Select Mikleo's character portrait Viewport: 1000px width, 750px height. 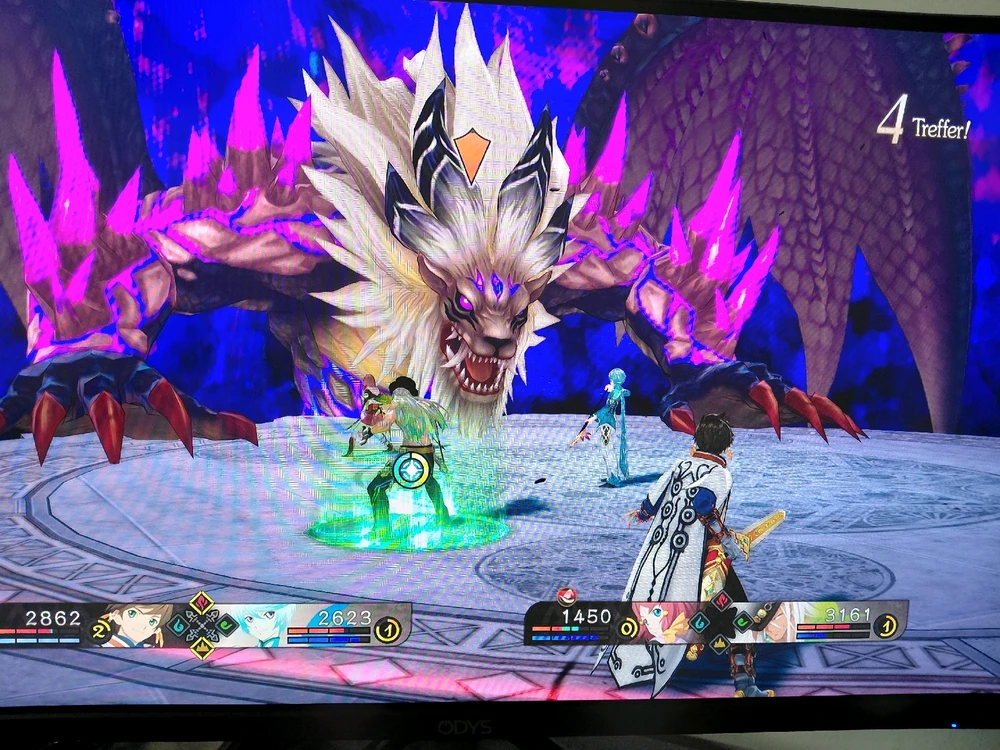tap(260, 624)
